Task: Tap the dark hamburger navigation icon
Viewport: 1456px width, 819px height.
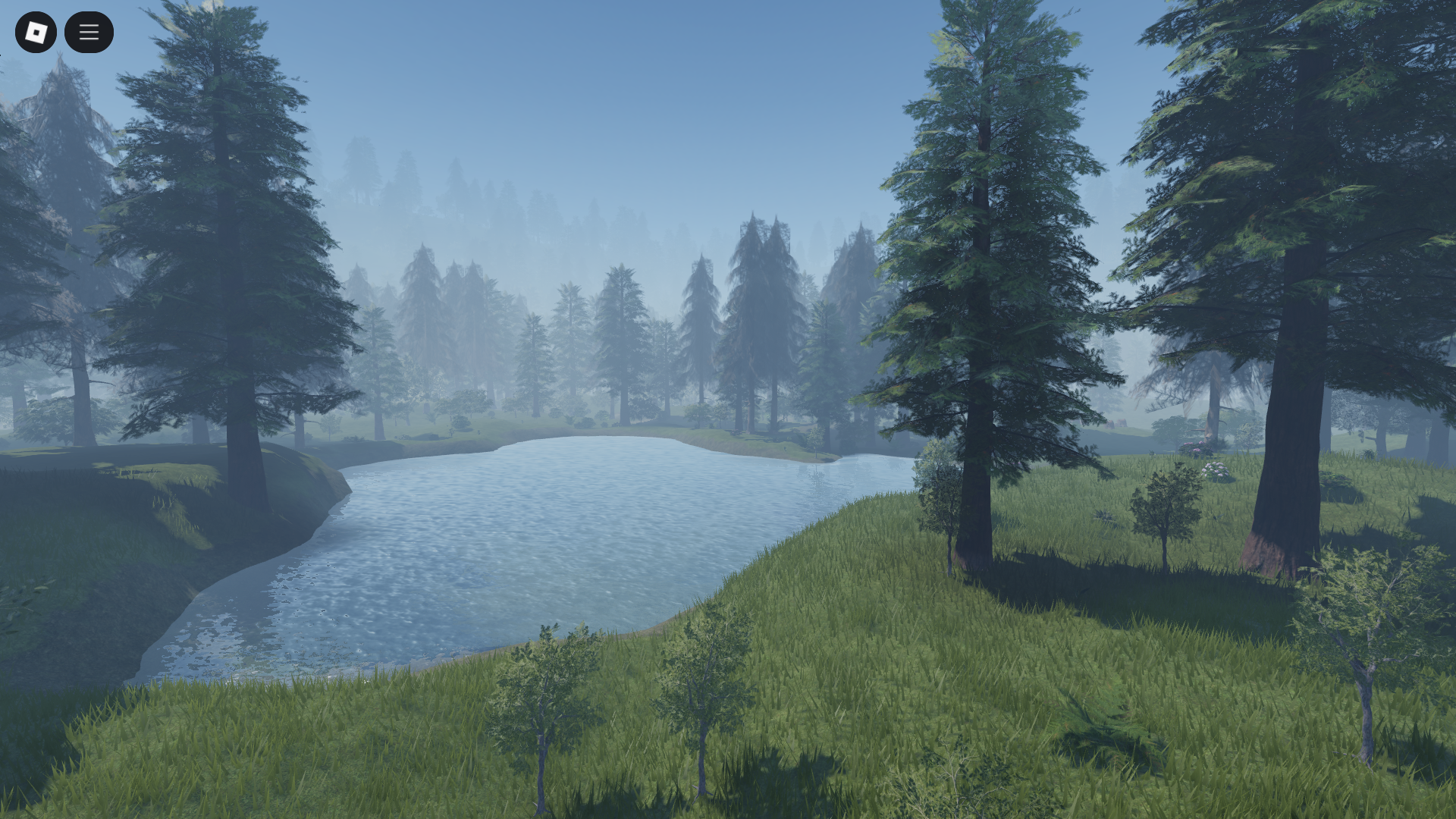Action: point(89,32)
